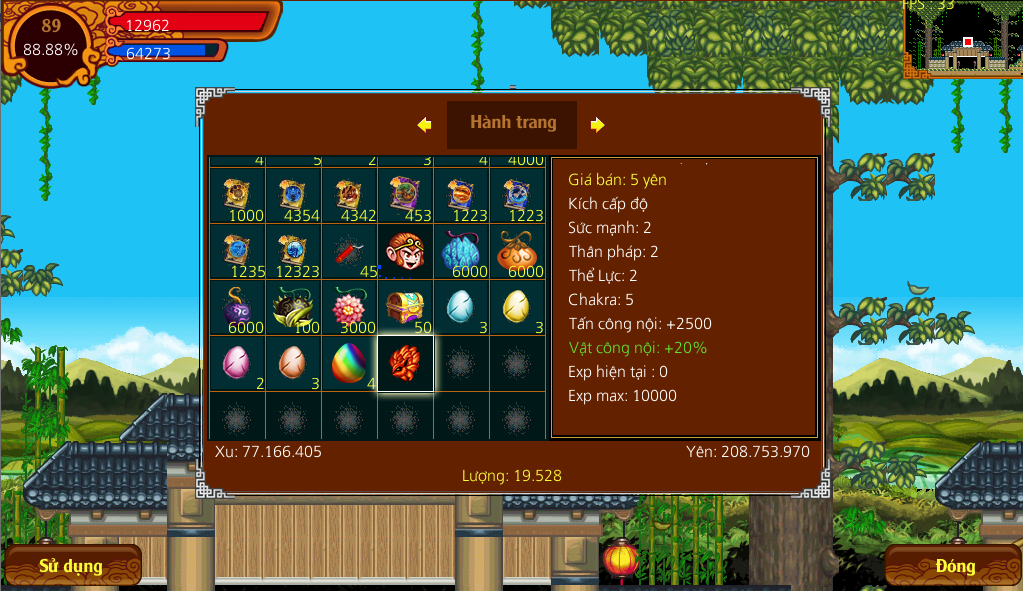Image resolution: width=1023 pixels, height=591 pixels.
Task: Go to the next inventory page arrow
Action: click(597, 125)
